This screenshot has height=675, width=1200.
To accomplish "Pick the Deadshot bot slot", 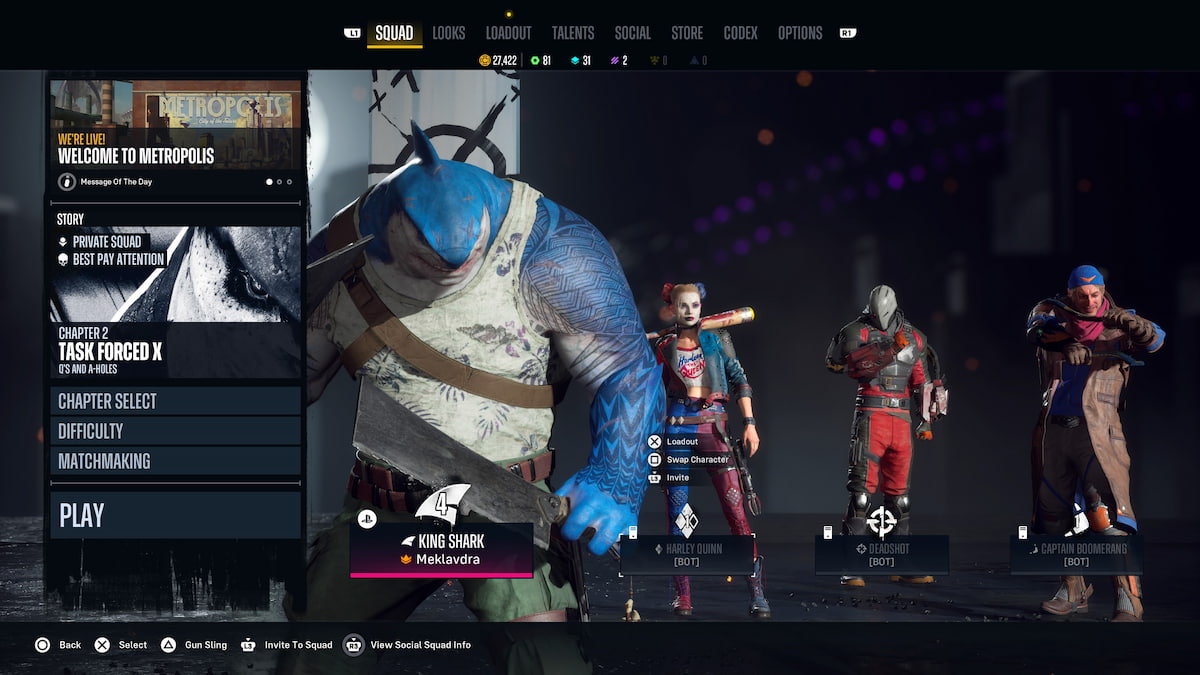I will click(x=881, y=554).
